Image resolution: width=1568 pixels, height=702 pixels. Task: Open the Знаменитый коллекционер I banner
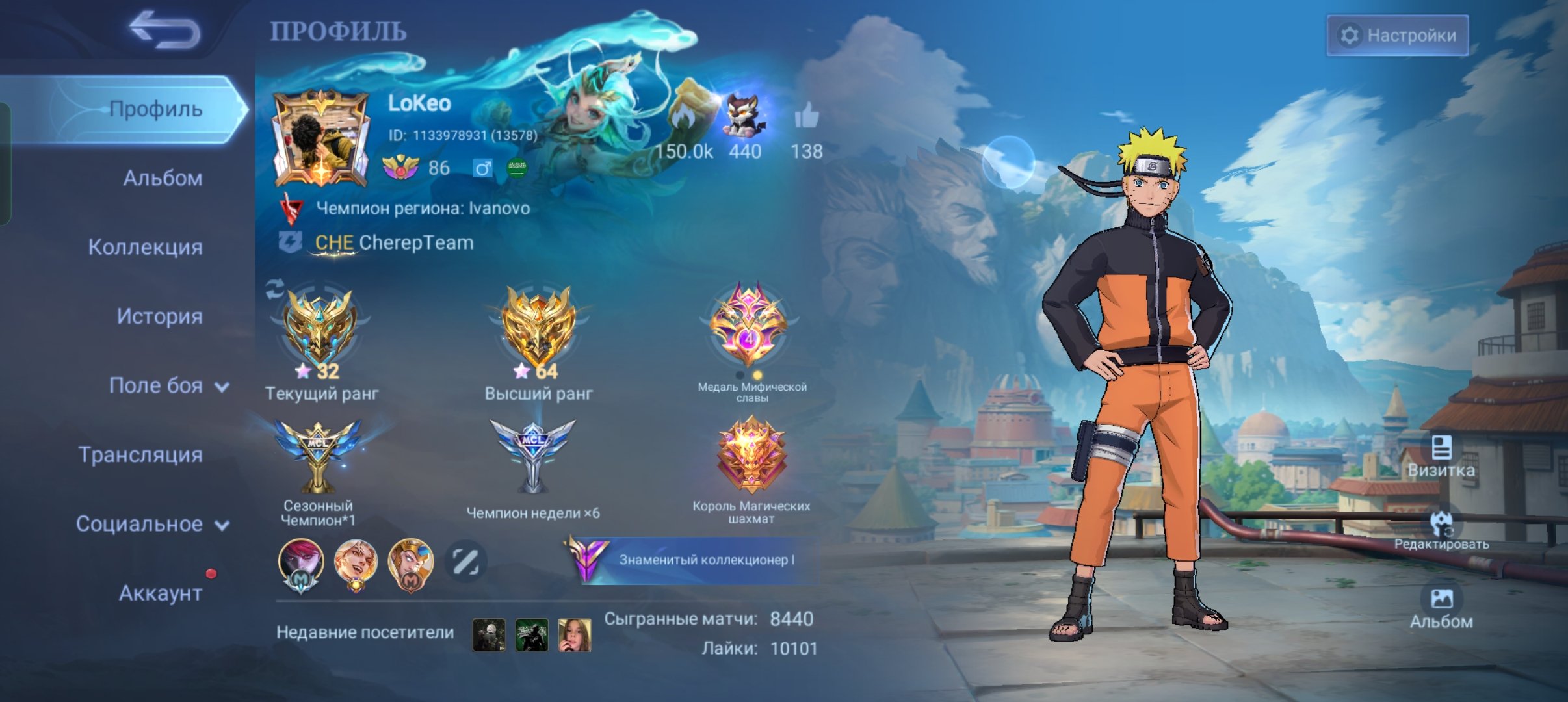point(695,560)
